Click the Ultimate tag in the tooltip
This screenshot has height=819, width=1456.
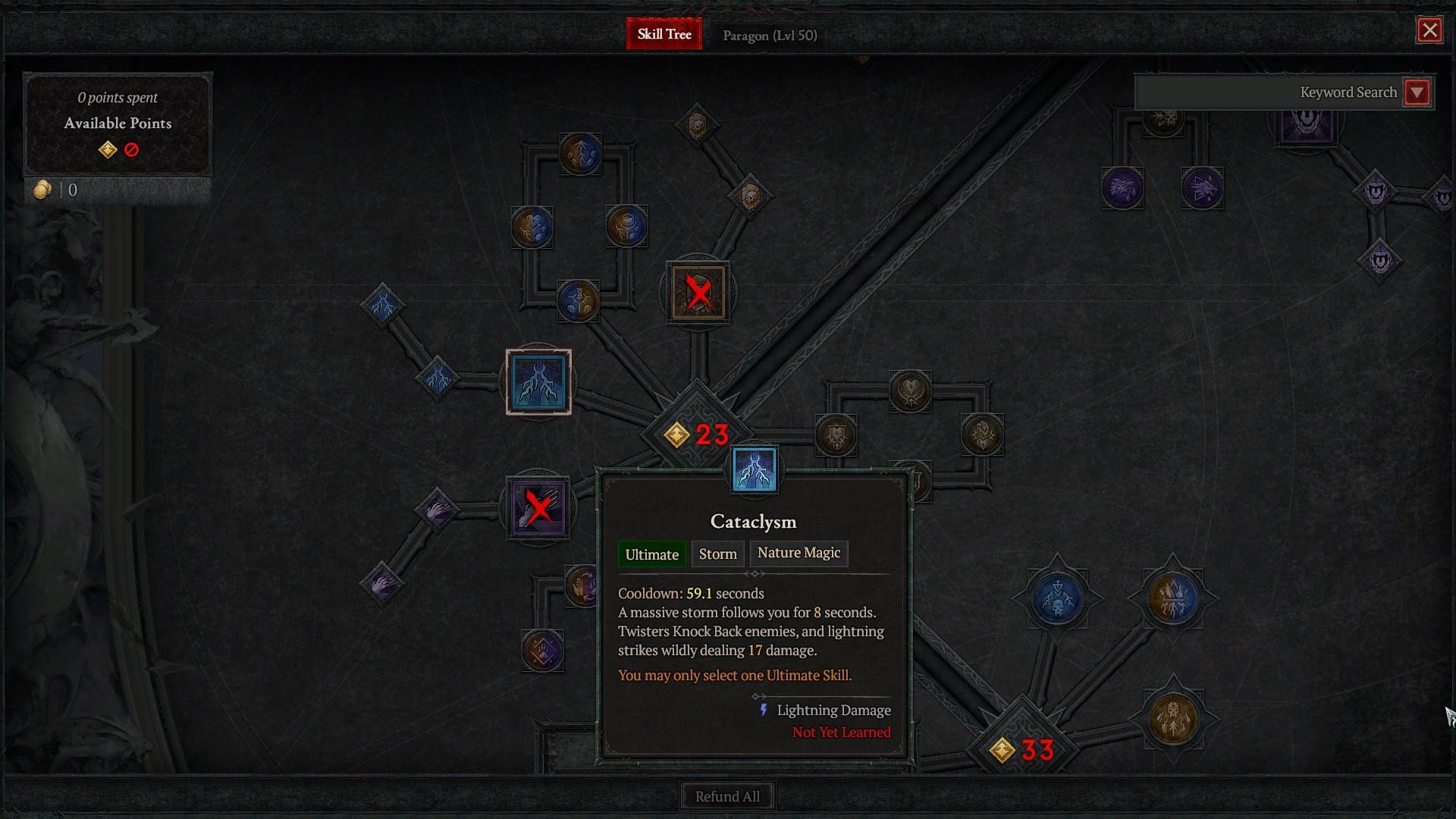(651, 554)
